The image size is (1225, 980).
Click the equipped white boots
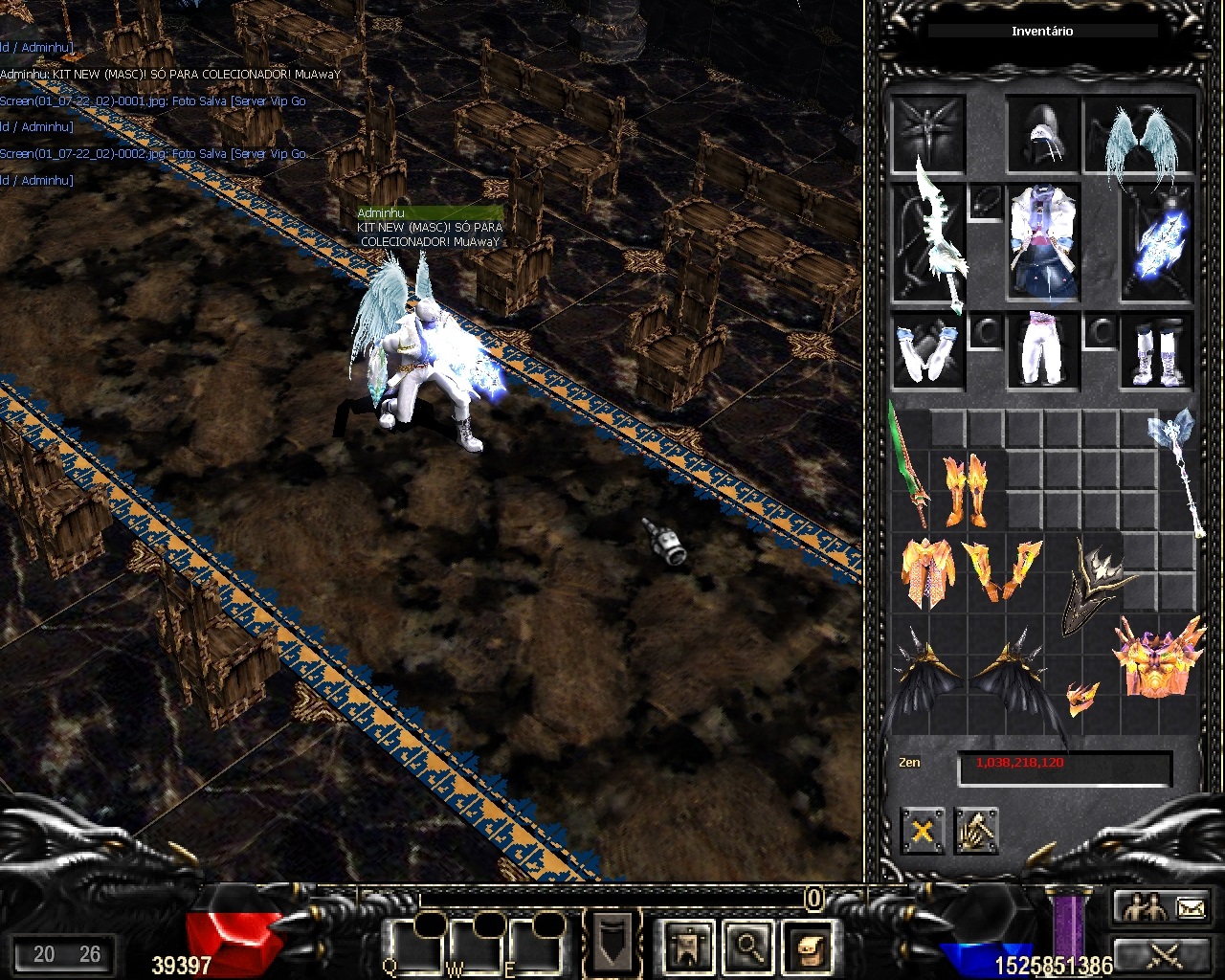pyautogui.click(x=1158, y=351)
